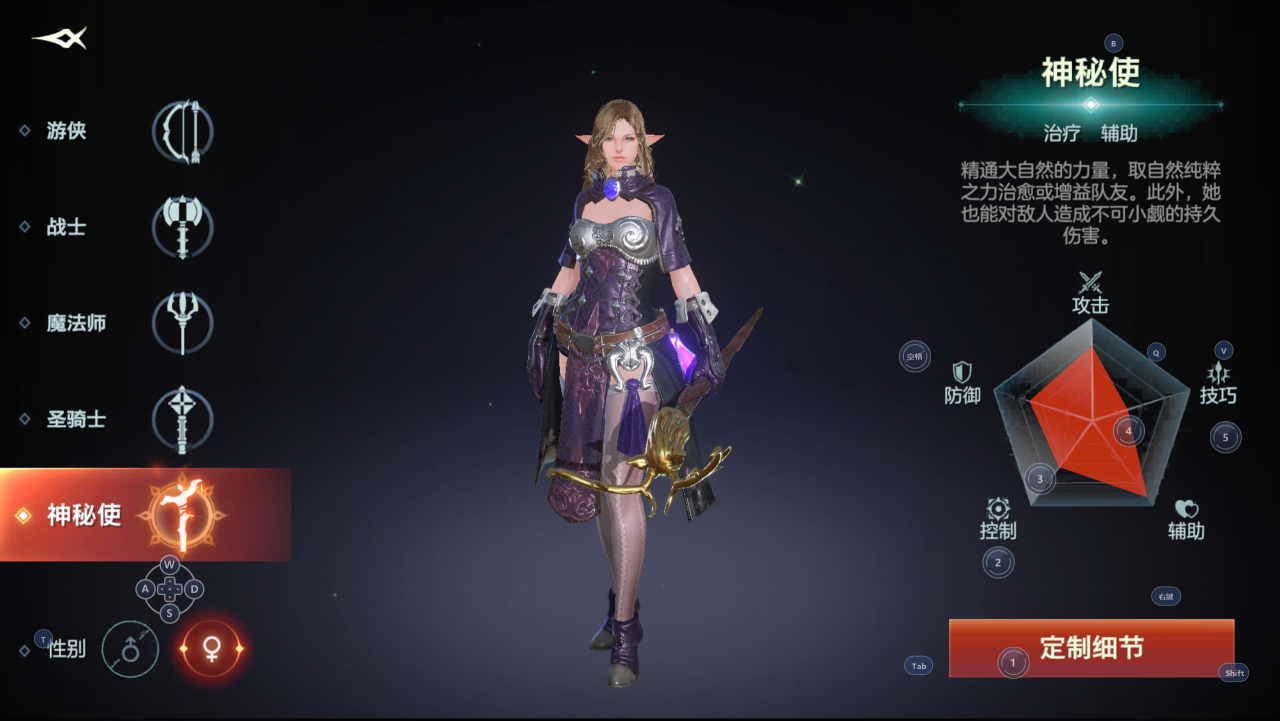Click the B badge above 神秘使 title
Screen dimensions: 1280x721
pos(1113,43)
